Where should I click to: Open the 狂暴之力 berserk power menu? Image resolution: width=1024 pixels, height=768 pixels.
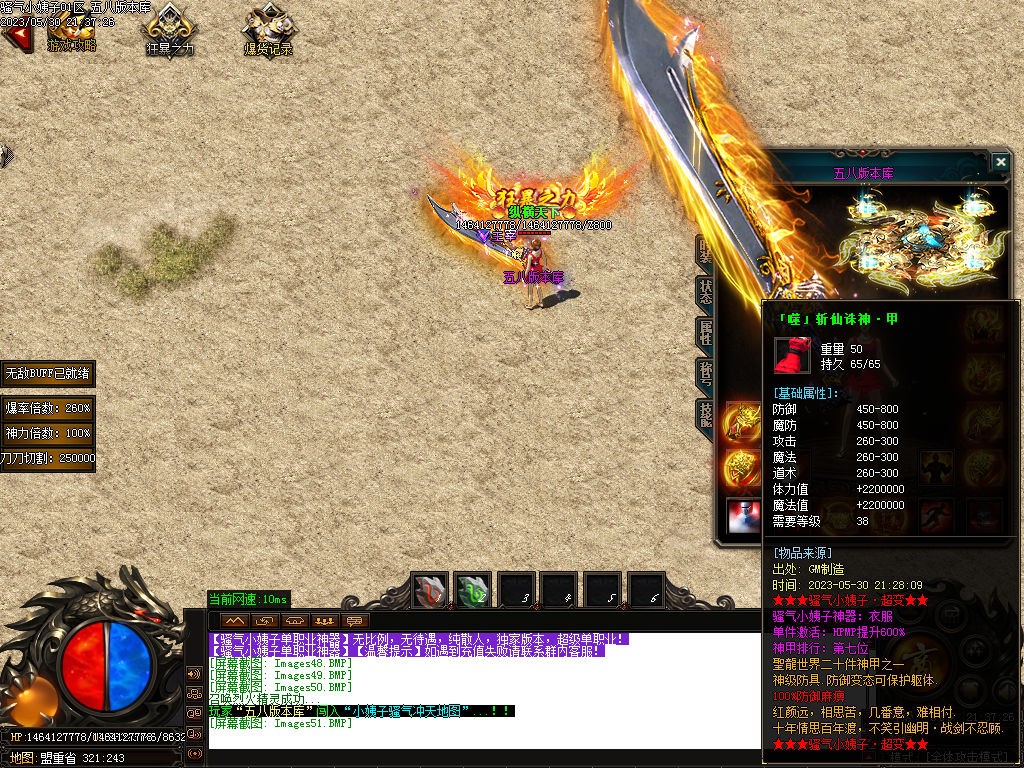(171, 30)
